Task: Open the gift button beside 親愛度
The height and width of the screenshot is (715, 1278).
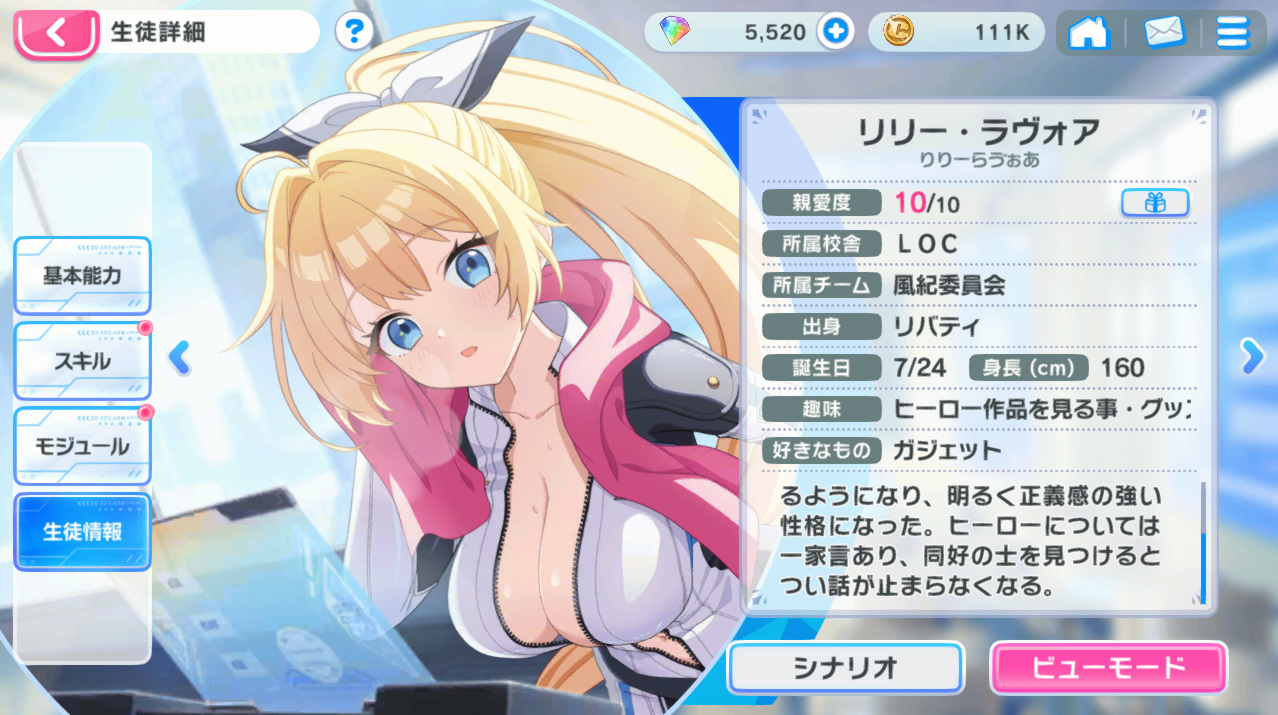Action: pyautogui.click(x=1155, y=202)
